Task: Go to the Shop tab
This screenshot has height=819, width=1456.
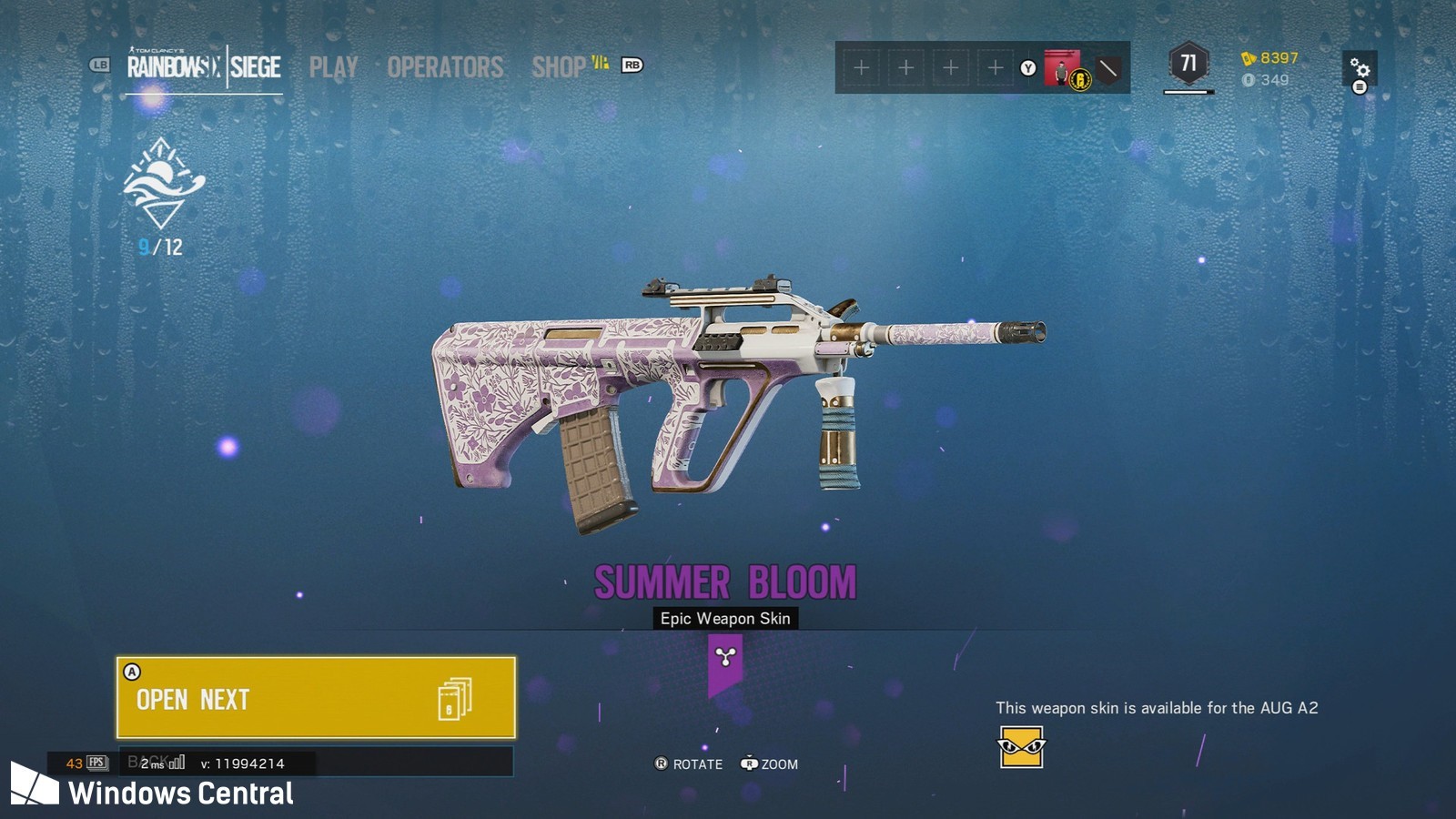Action: point(559,67)
